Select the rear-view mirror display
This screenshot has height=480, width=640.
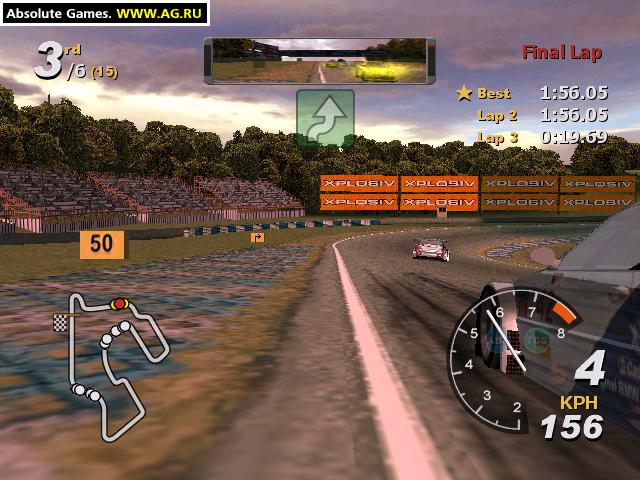click(319, 61)
